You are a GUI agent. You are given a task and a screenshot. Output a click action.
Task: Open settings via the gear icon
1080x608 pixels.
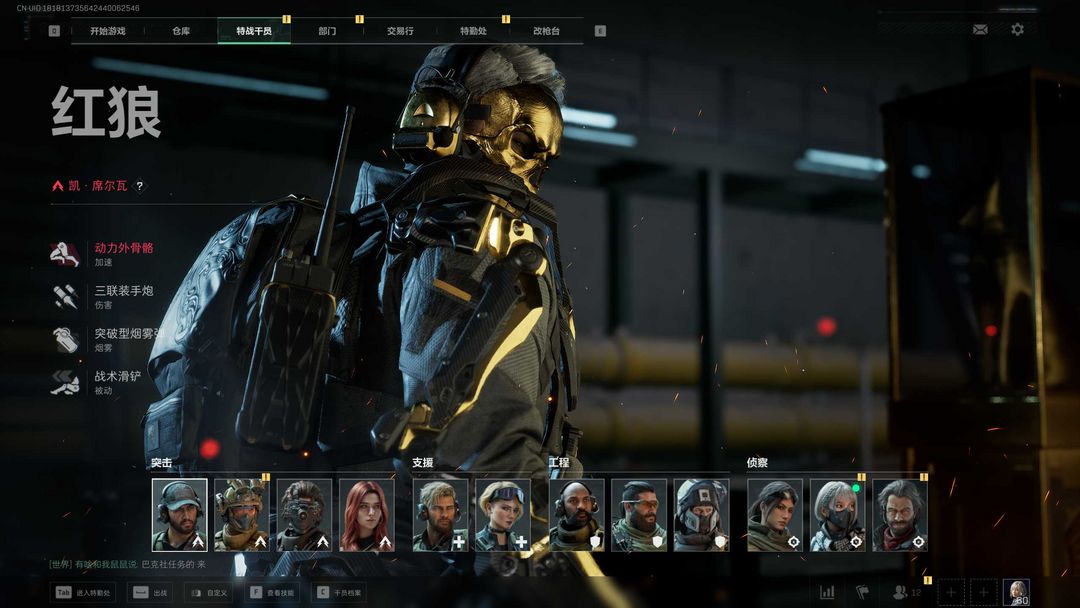[1017, 30]
